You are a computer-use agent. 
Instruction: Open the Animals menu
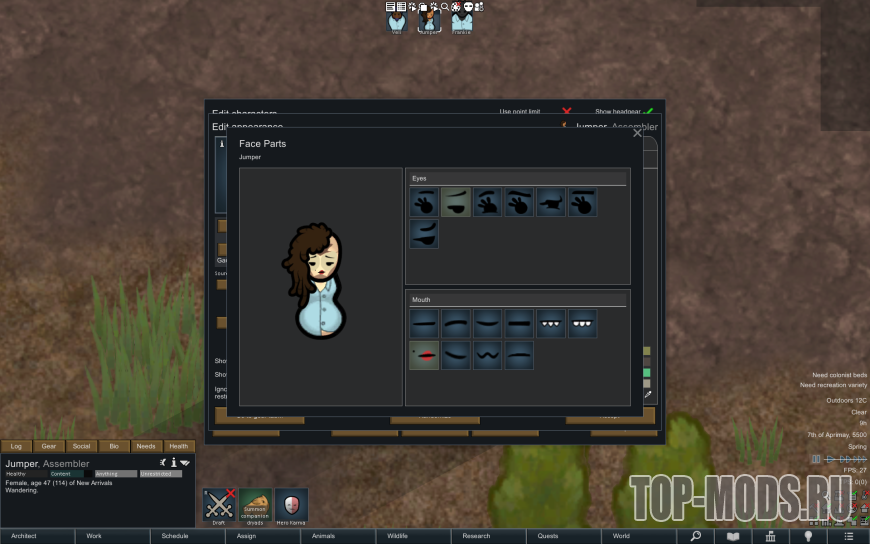tap(323, 536)
